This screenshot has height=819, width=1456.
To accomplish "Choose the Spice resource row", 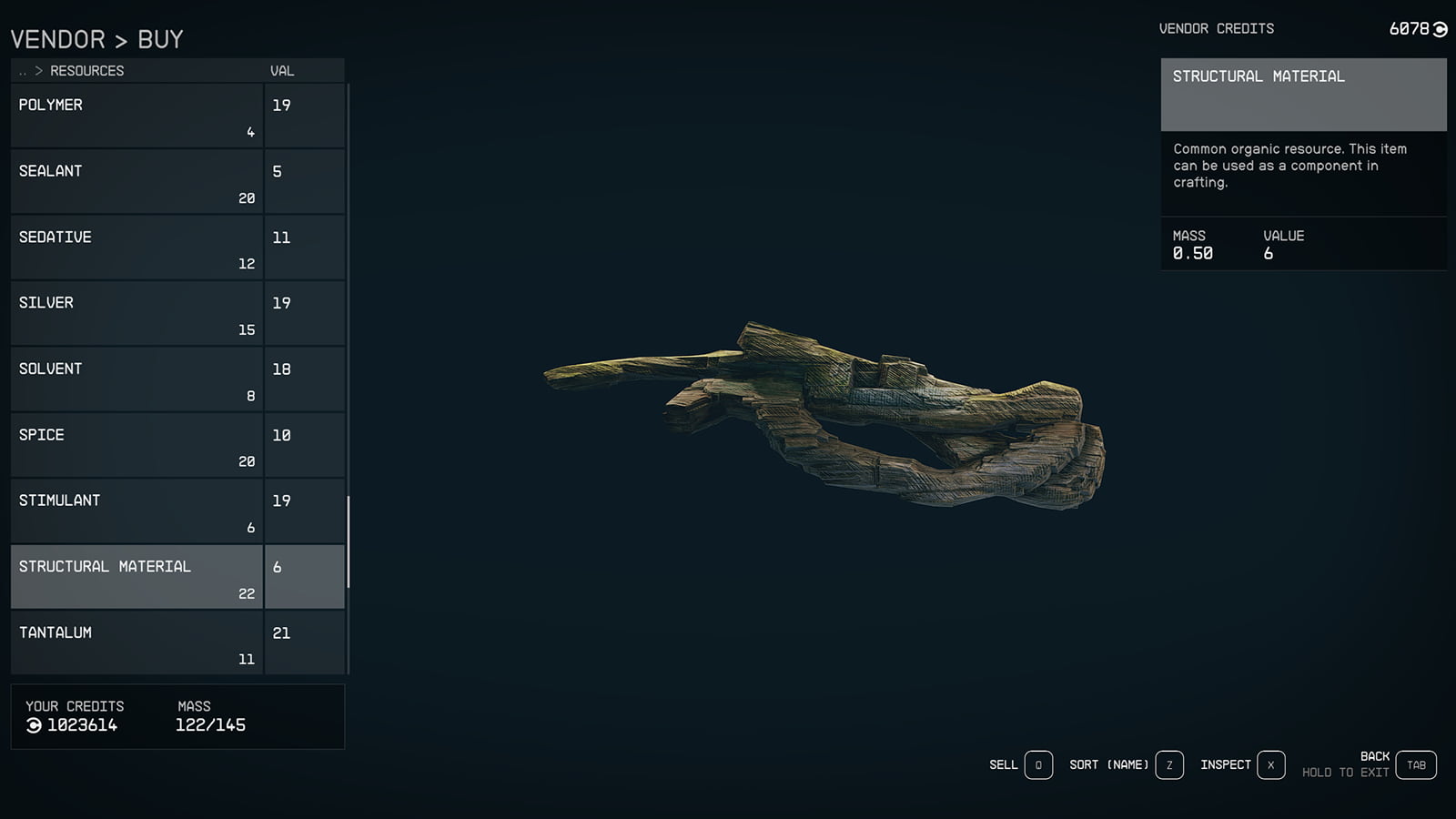I will [x=136, y=446].
